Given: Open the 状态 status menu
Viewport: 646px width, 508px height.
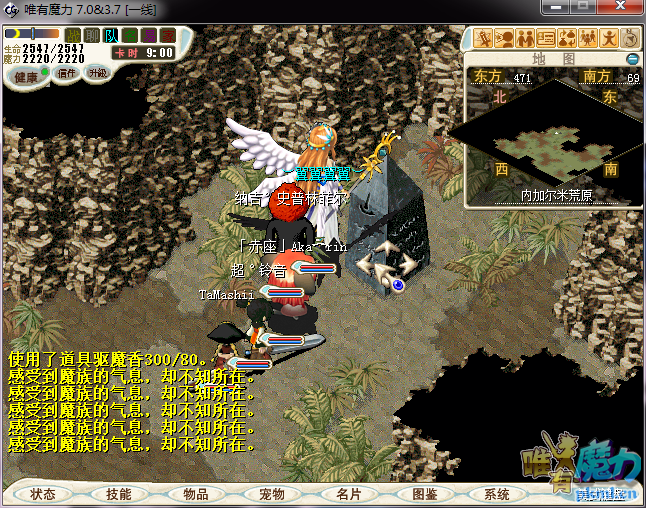Looking at the screenshot, I should point(43,494).
